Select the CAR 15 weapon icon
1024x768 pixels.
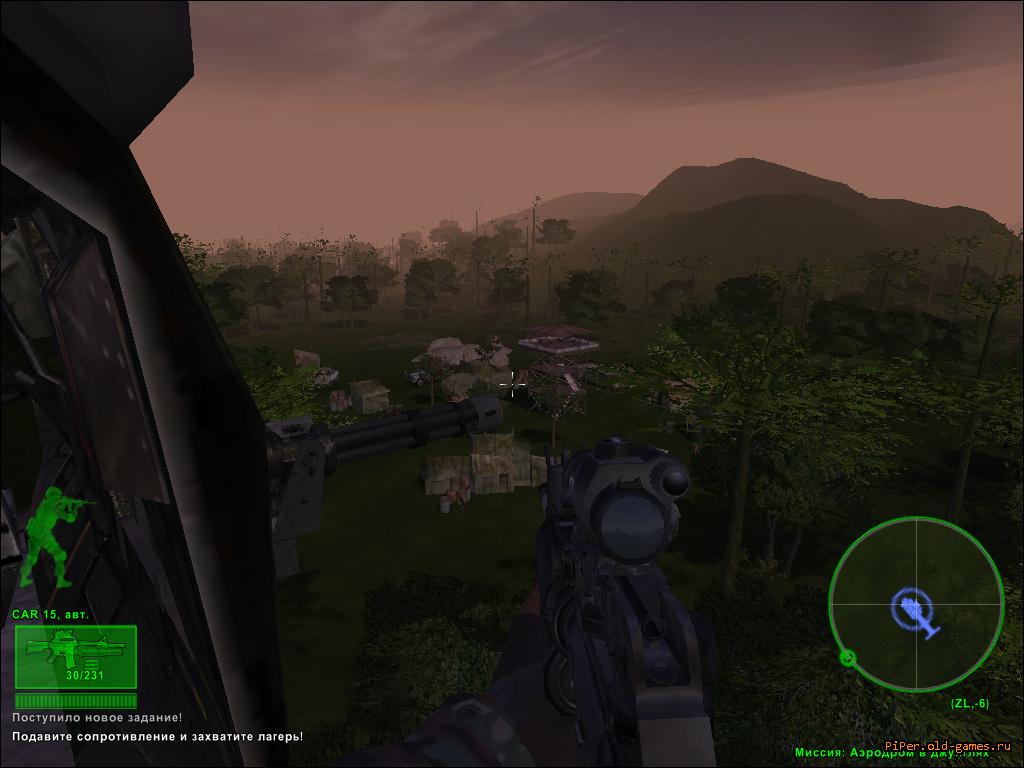coord(75,655)
